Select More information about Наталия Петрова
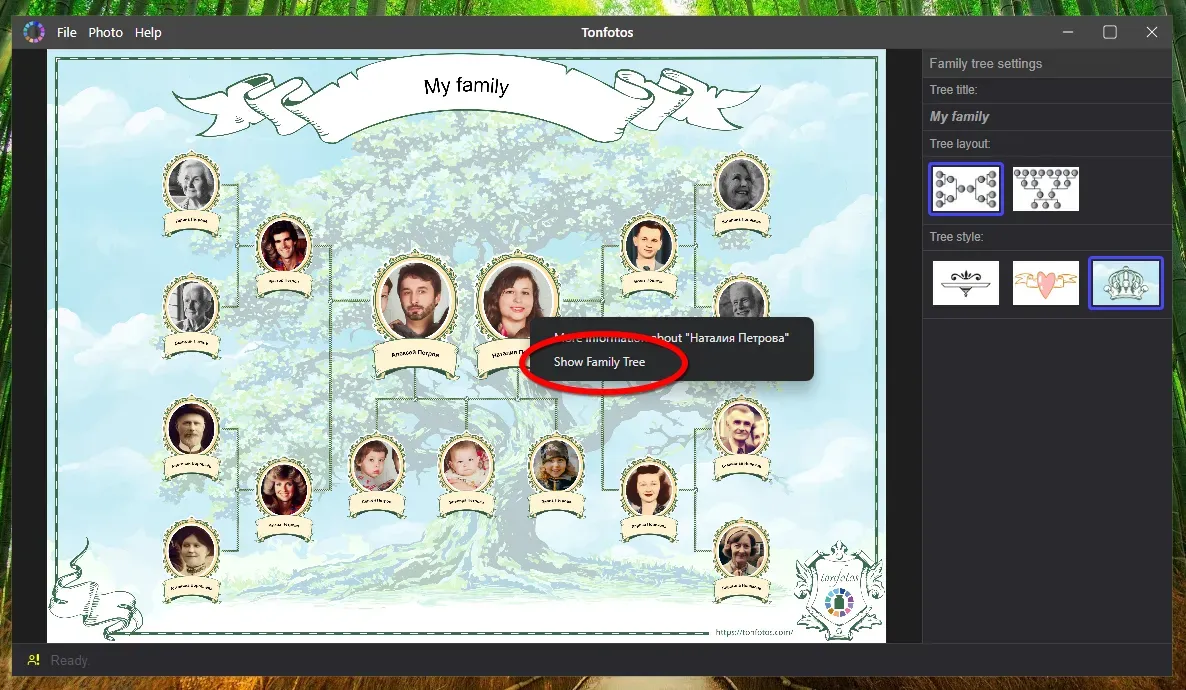 pyautogui.click(x=671, y=338)
